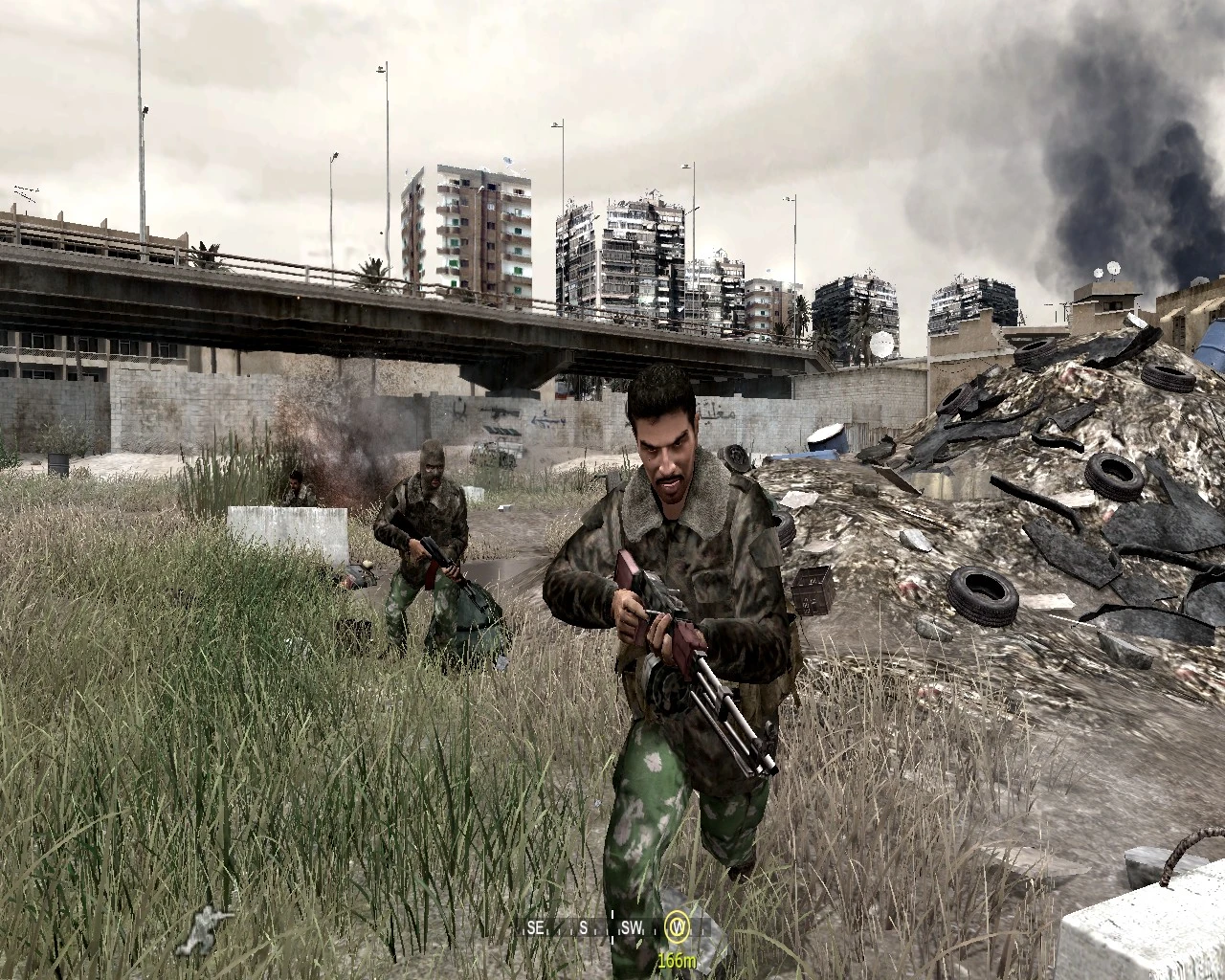
Task: Select the 'W' waypoint icon inside the compass circle
Action: coord(679,926)
